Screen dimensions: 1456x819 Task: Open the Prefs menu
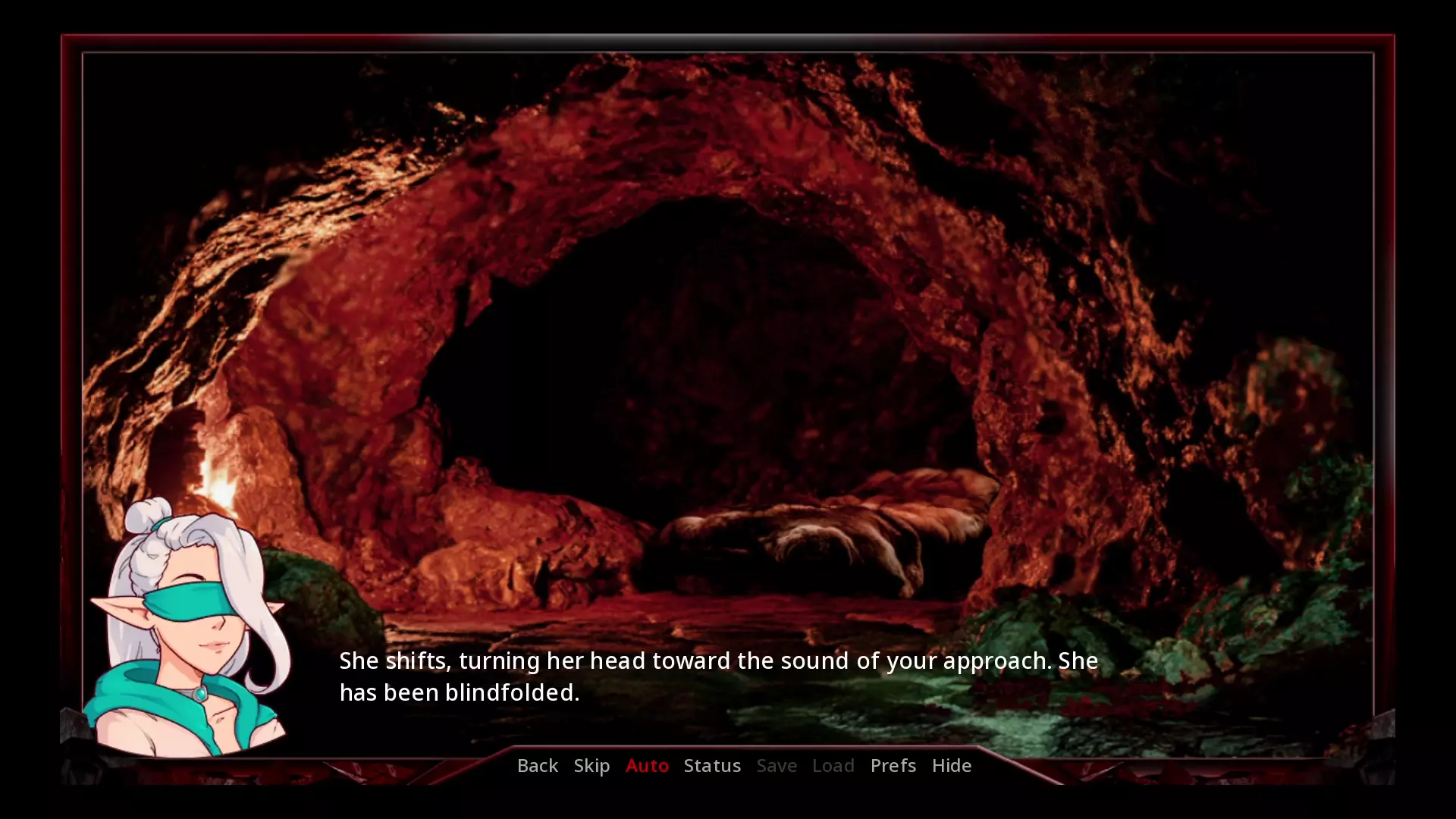coord(893,765)
